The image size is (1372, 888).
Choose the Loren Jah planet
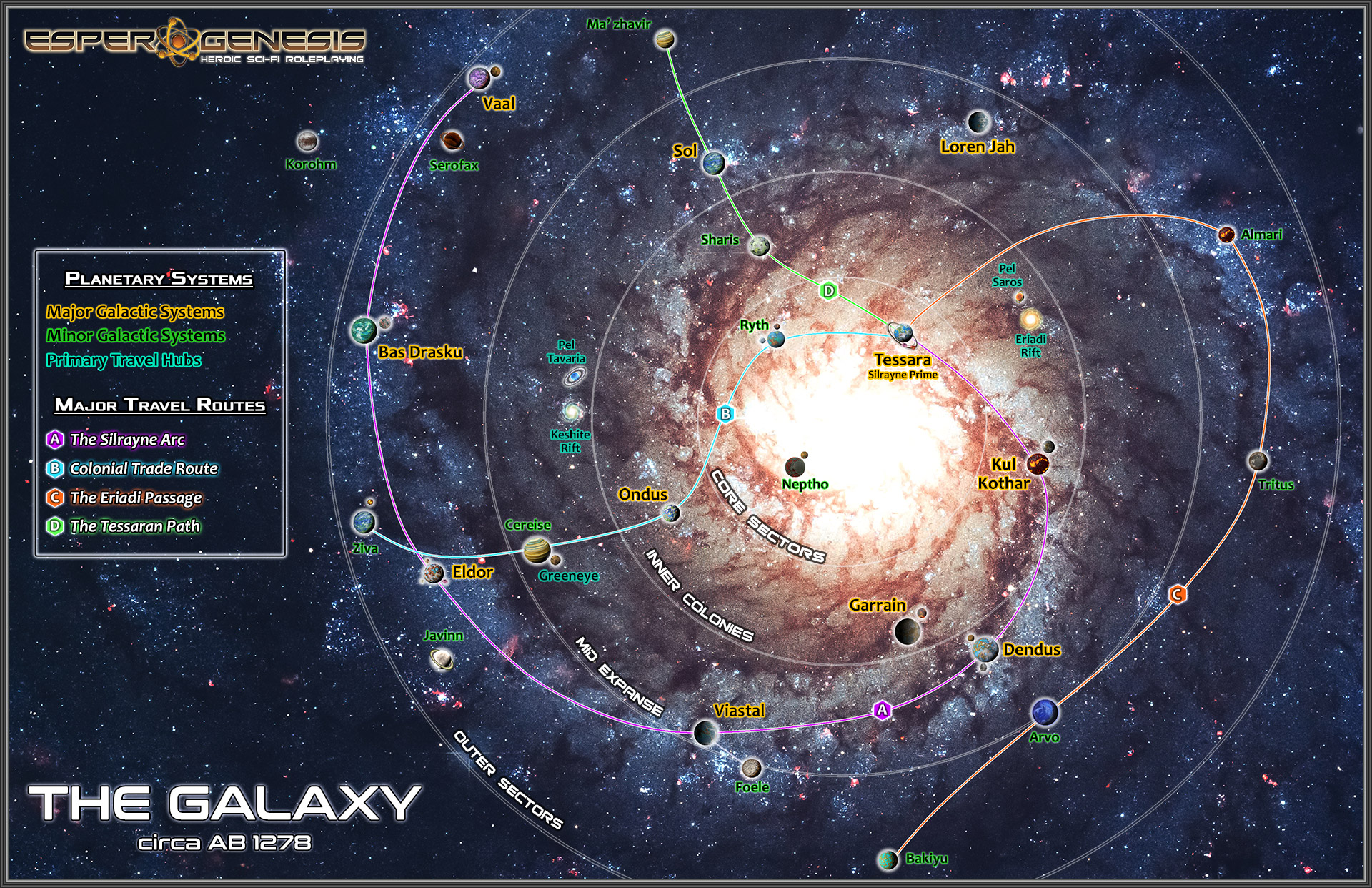[978, 122]
